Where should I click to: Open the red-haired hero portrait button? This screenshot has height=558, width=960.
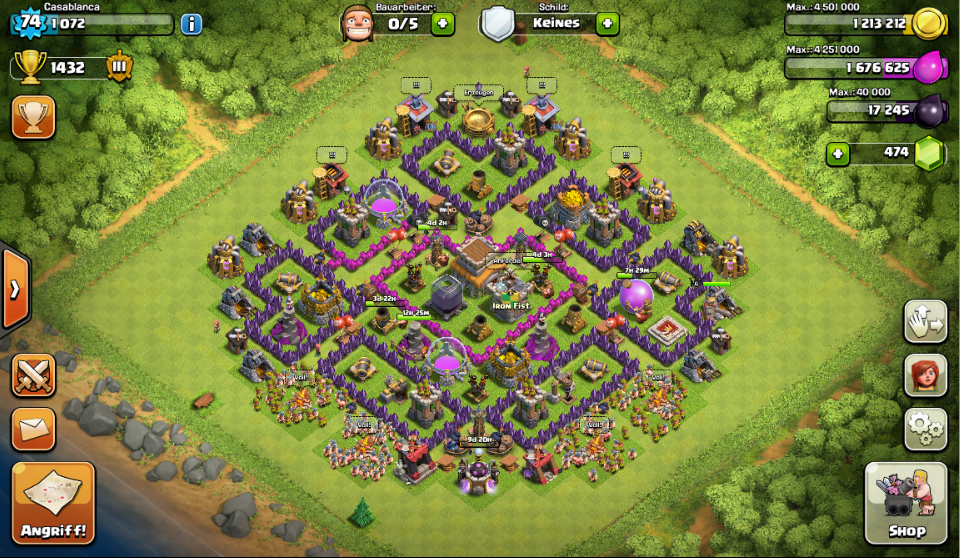tap(925, 375)
